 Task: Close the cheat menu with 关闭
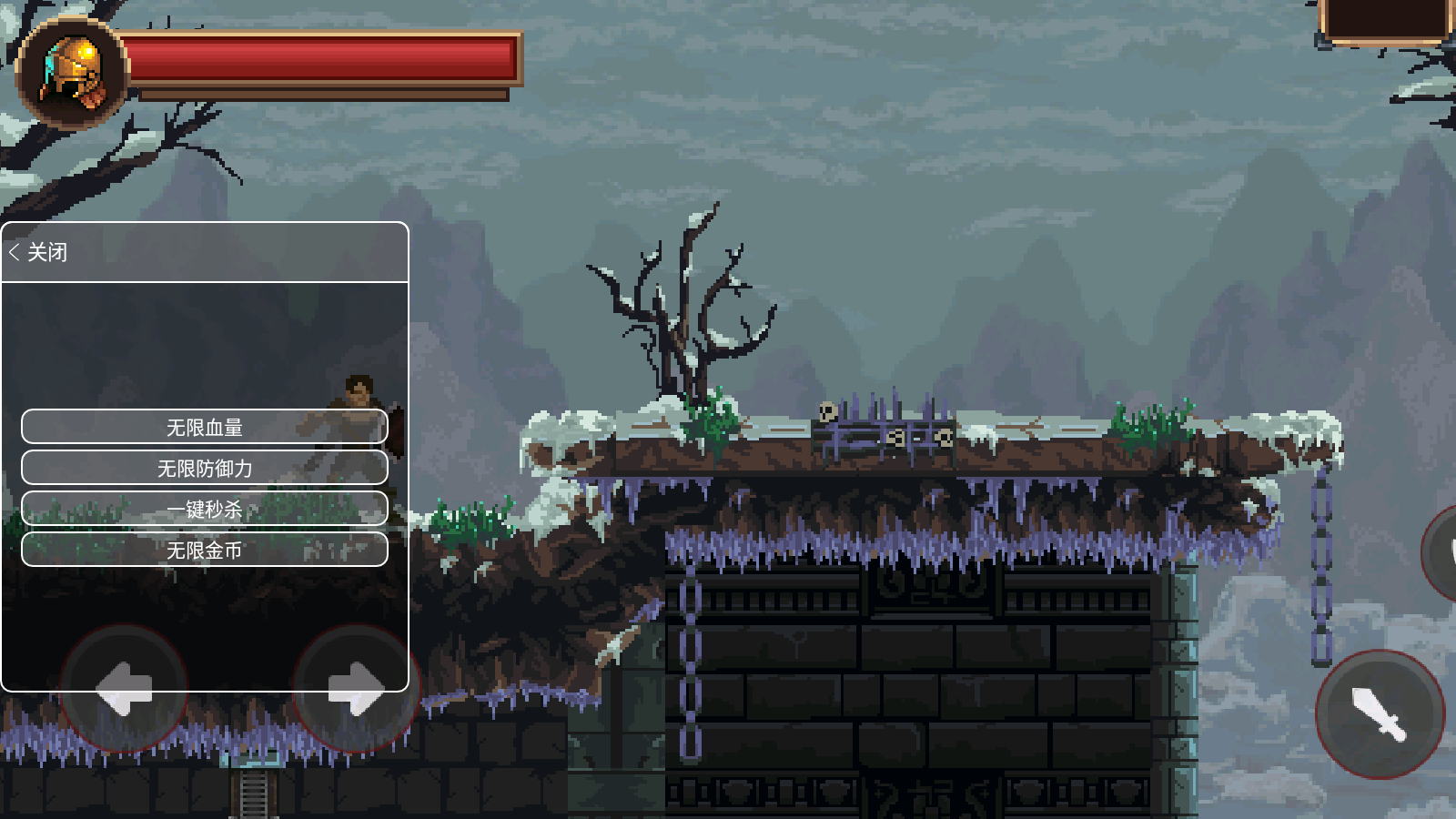[x=39, y=252]
